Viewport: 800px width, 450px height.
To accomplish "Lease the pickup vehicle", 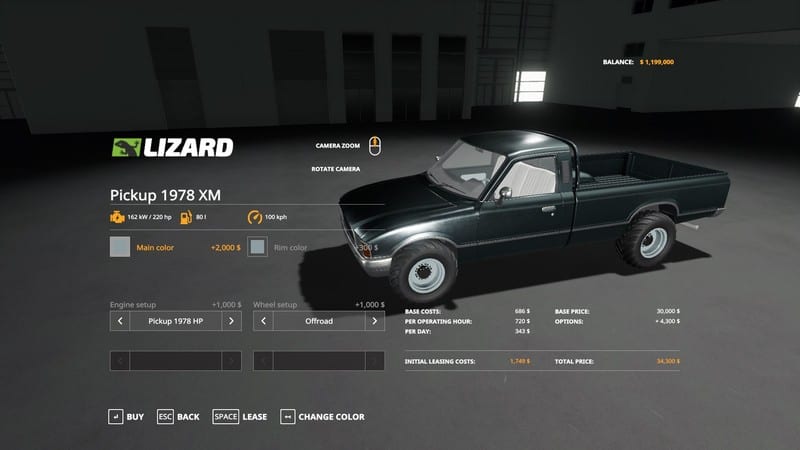I will point(240,416).
